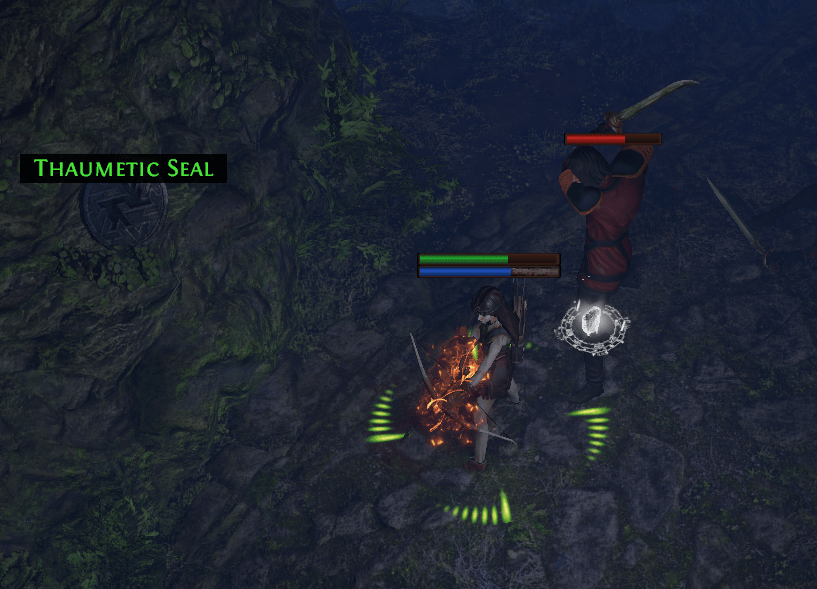This screenshot has width=817, height=589.
Task: Click the Thaumetic Seal label
Action: point(124,168)
